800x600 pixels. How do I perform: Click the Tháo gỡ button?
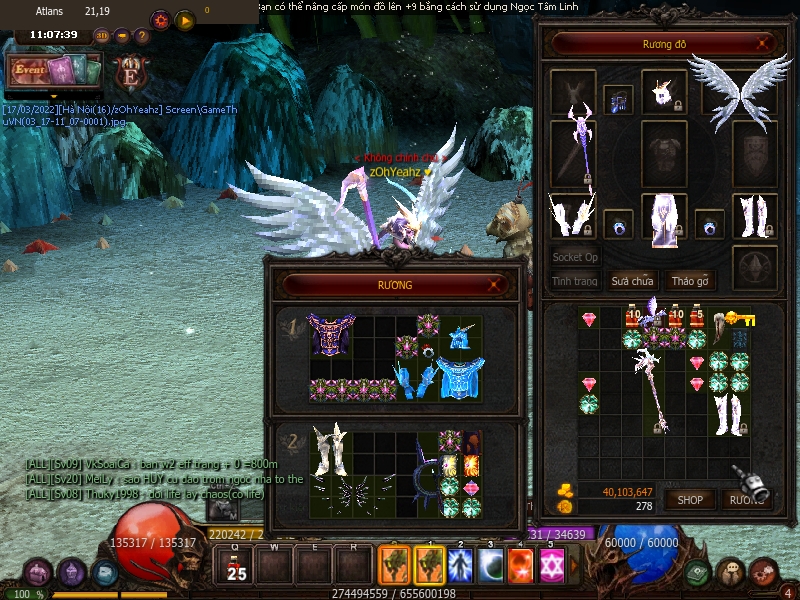coord(689,281)
